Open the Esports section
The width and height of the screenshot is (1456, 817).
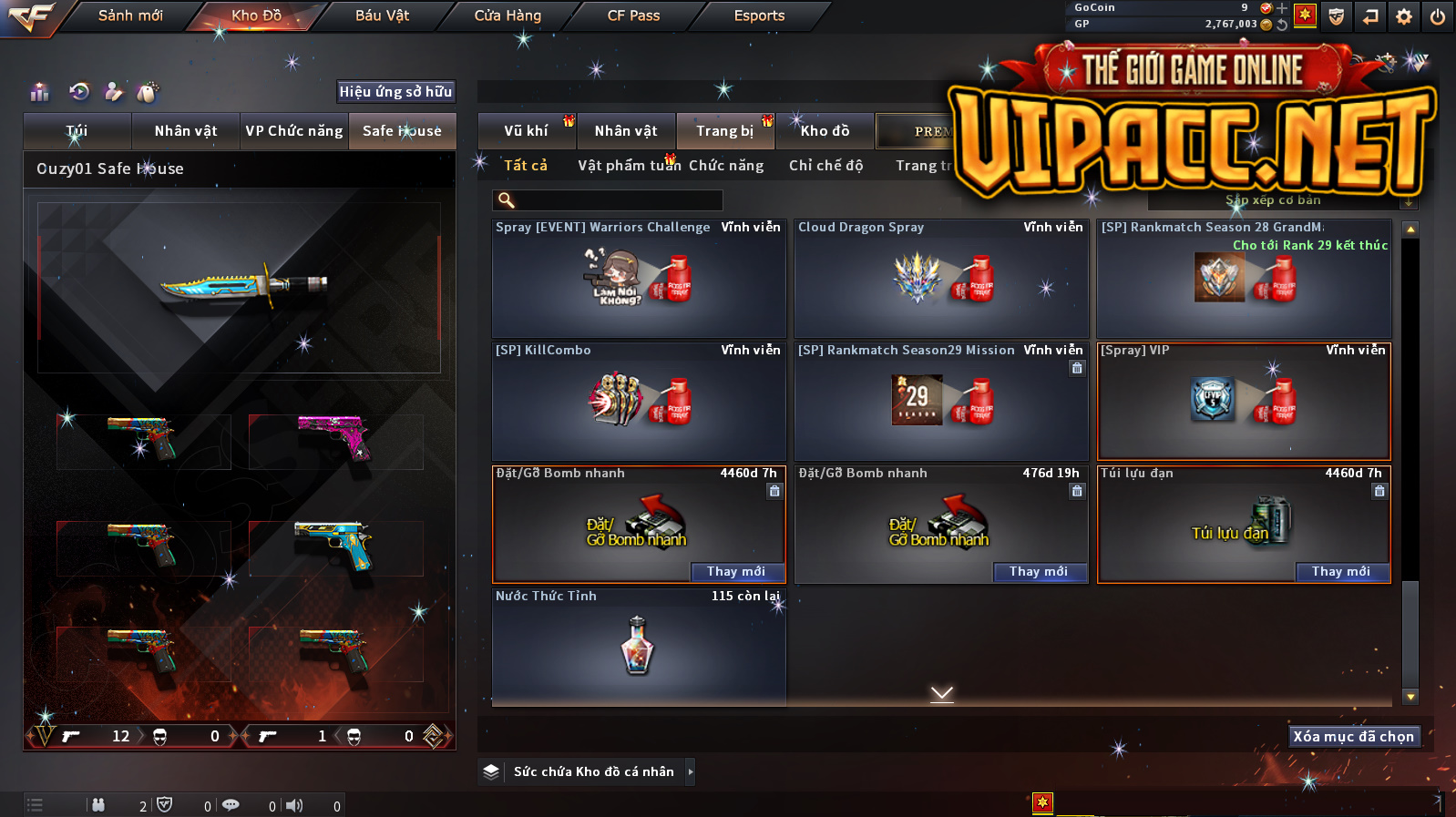[759, 15]
